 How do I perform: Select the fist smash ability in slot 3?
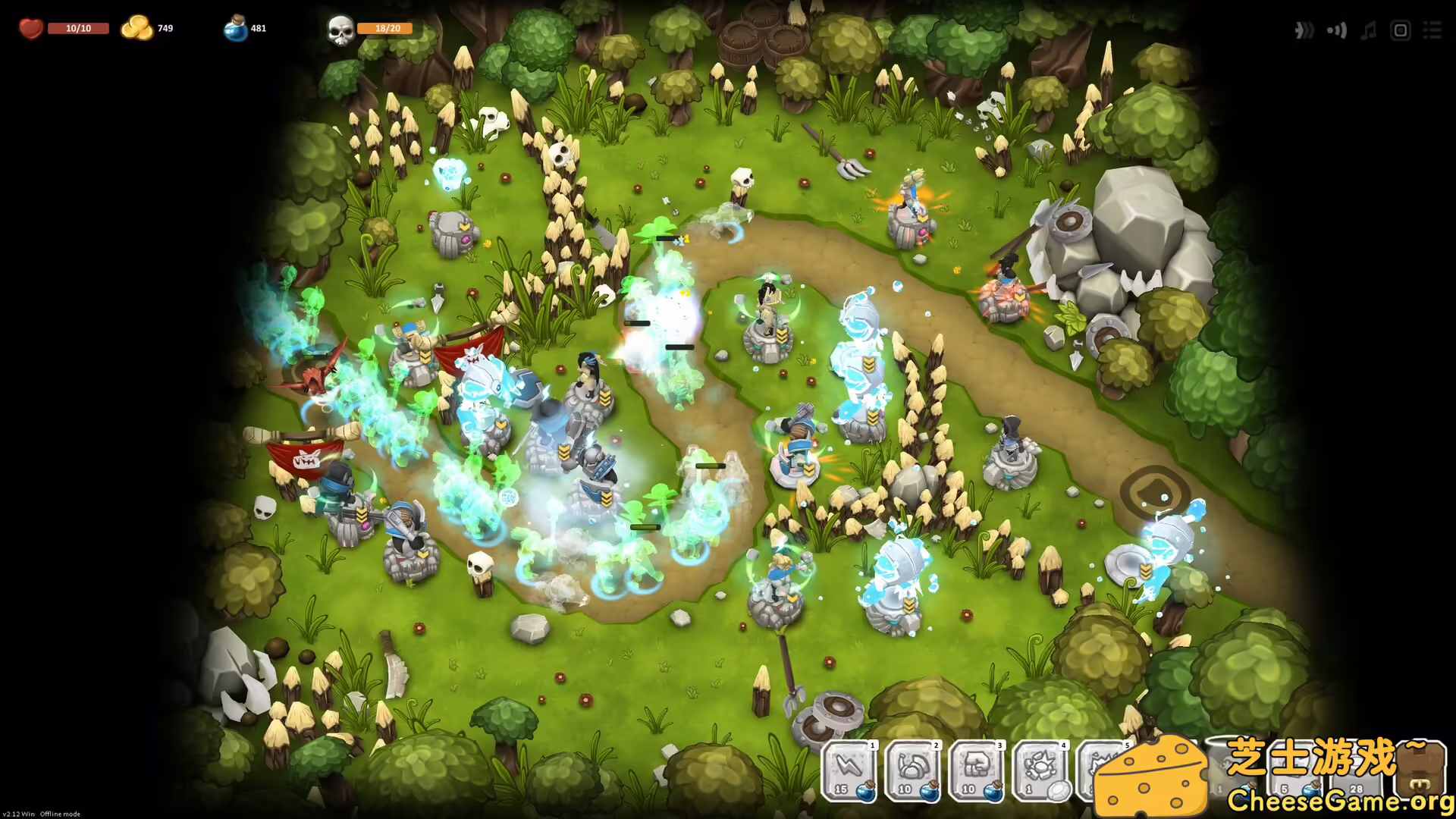[974, 770]
